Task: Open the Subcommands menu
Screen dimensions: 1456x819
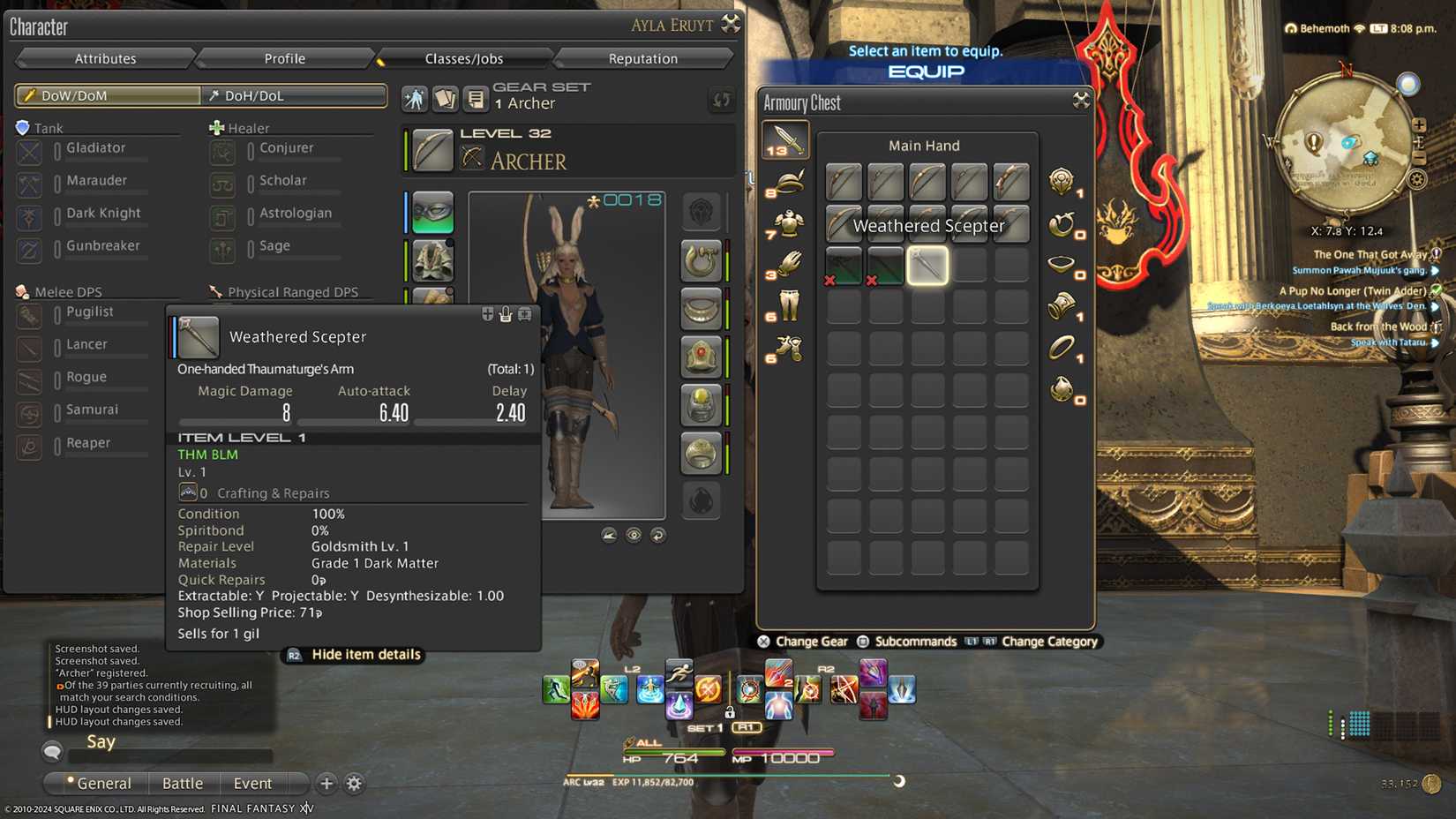Action: (914, 642)
